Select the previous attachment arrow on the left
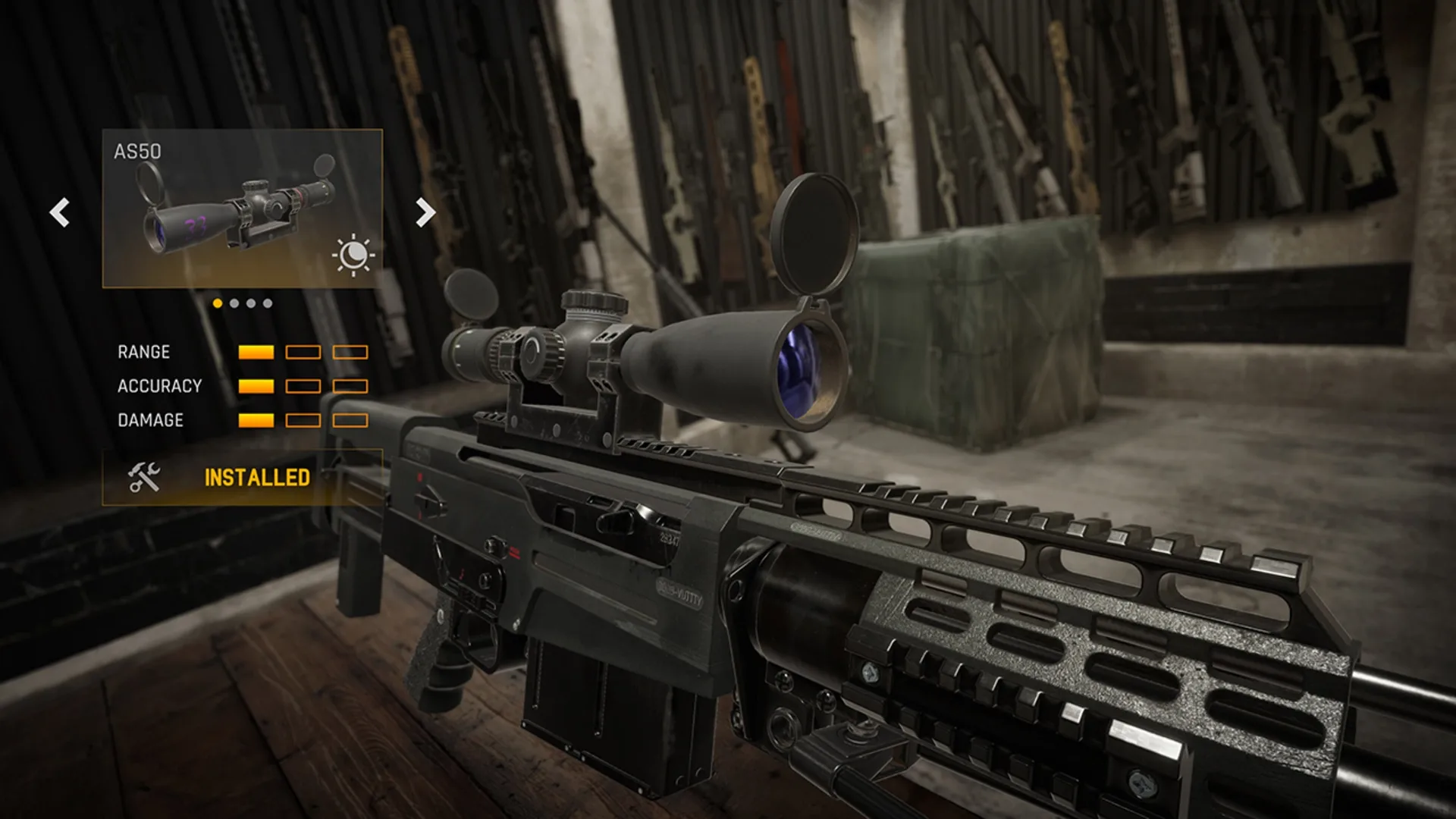 click(60, 213)
